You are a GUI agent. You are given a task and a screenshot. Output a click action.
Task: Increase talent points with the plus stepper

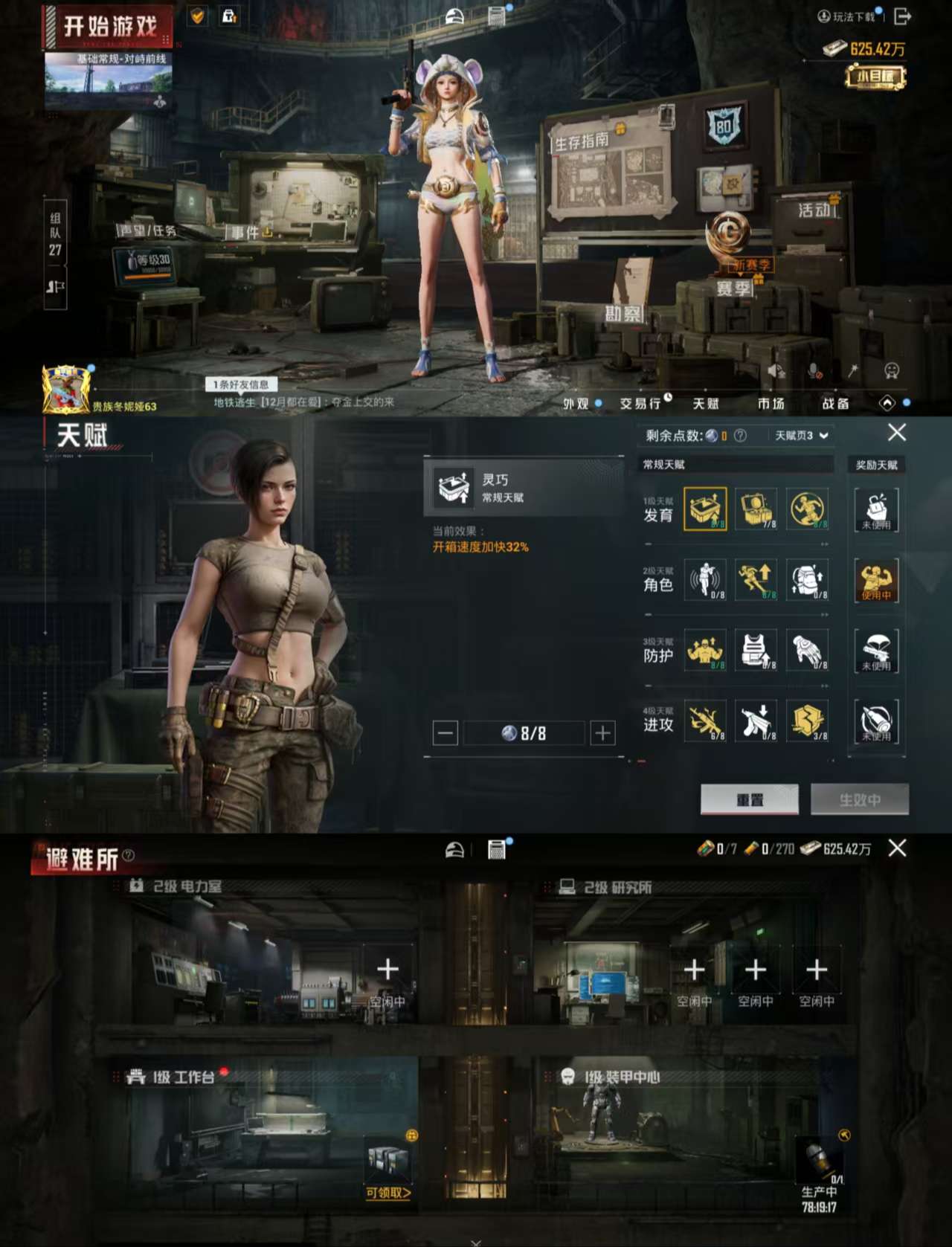[x=601, y=732]
